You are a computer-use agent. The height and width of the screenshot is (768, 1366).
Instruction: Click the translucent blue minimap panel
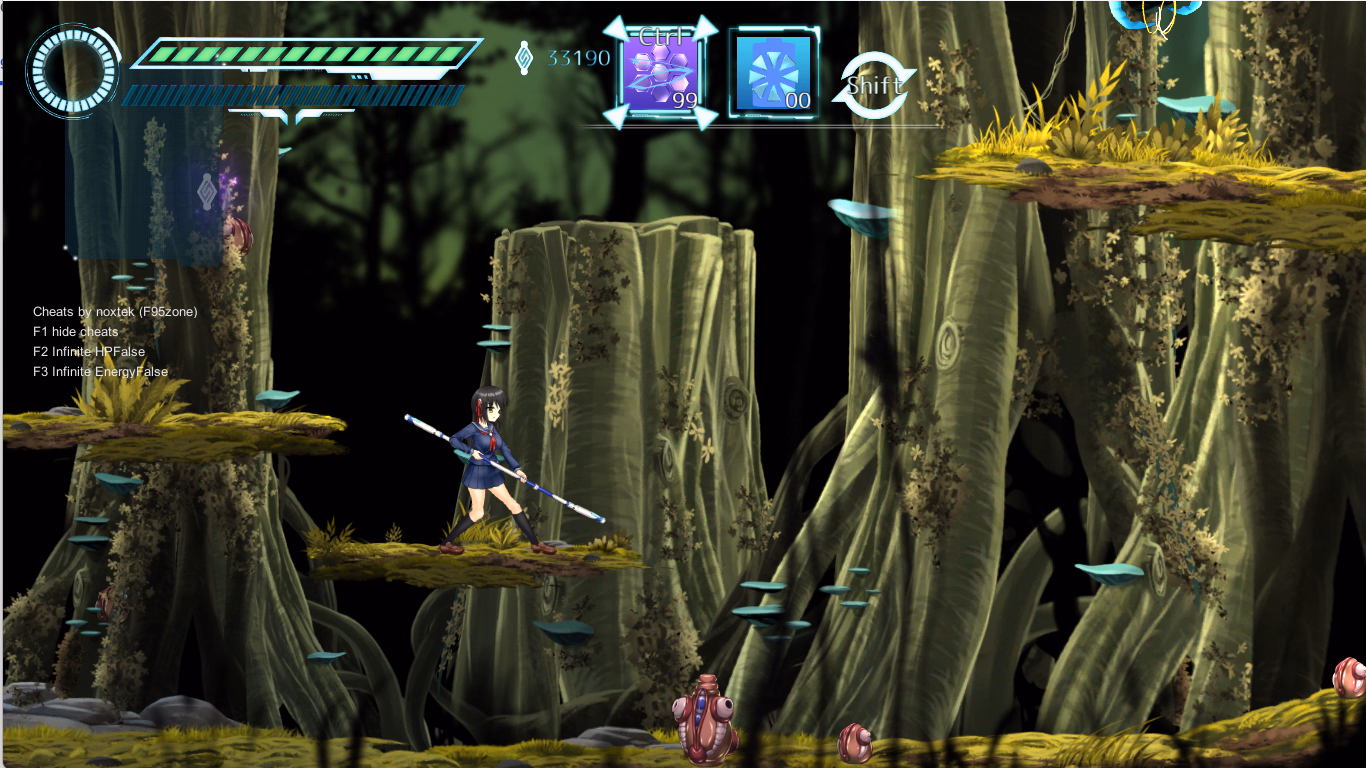pos(145,185)
